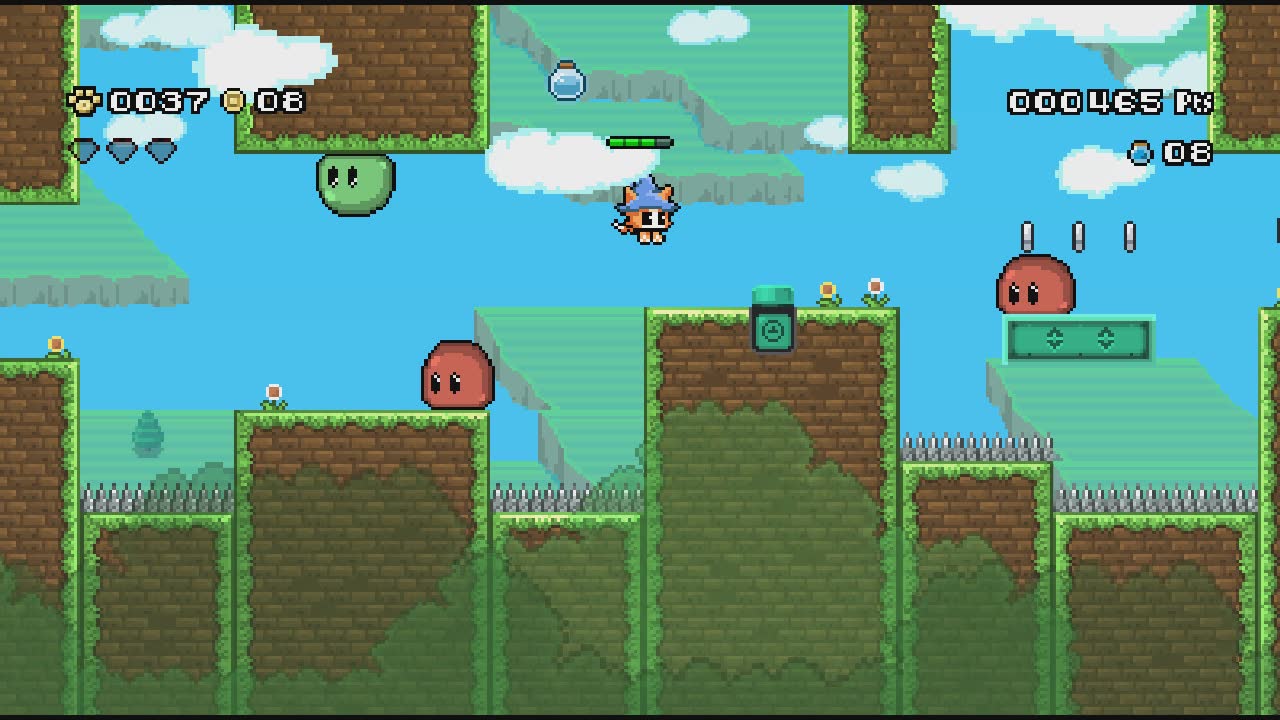
Task: Select the gold coin counter icon
Action: point(235,101)
